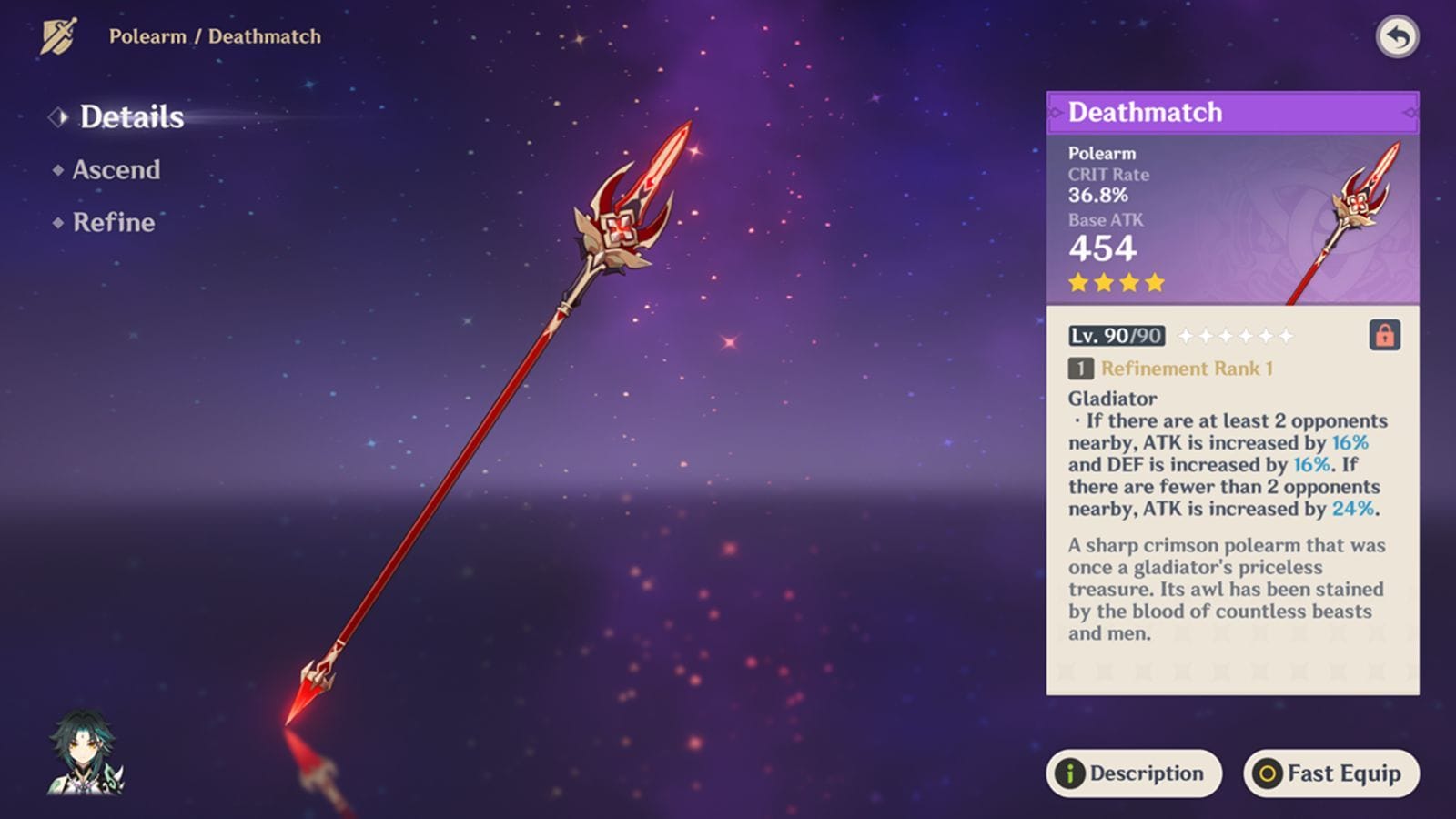Expand the Gladiator passive skill description
This screenshot has height=819, width=1456.
coord(1110,399)
